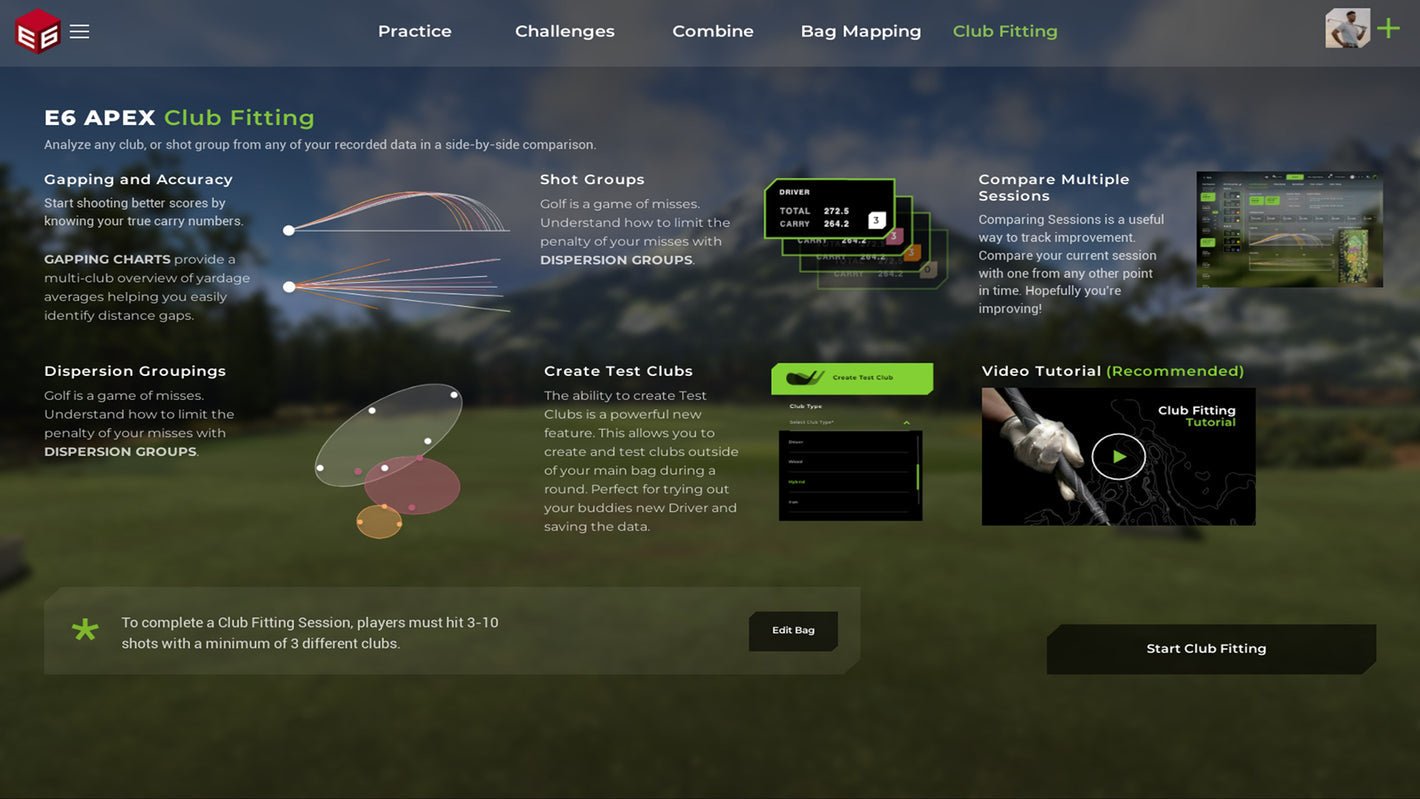
Task: Choose Hybrid from the club type list
Action: click(x=796, y=481)
